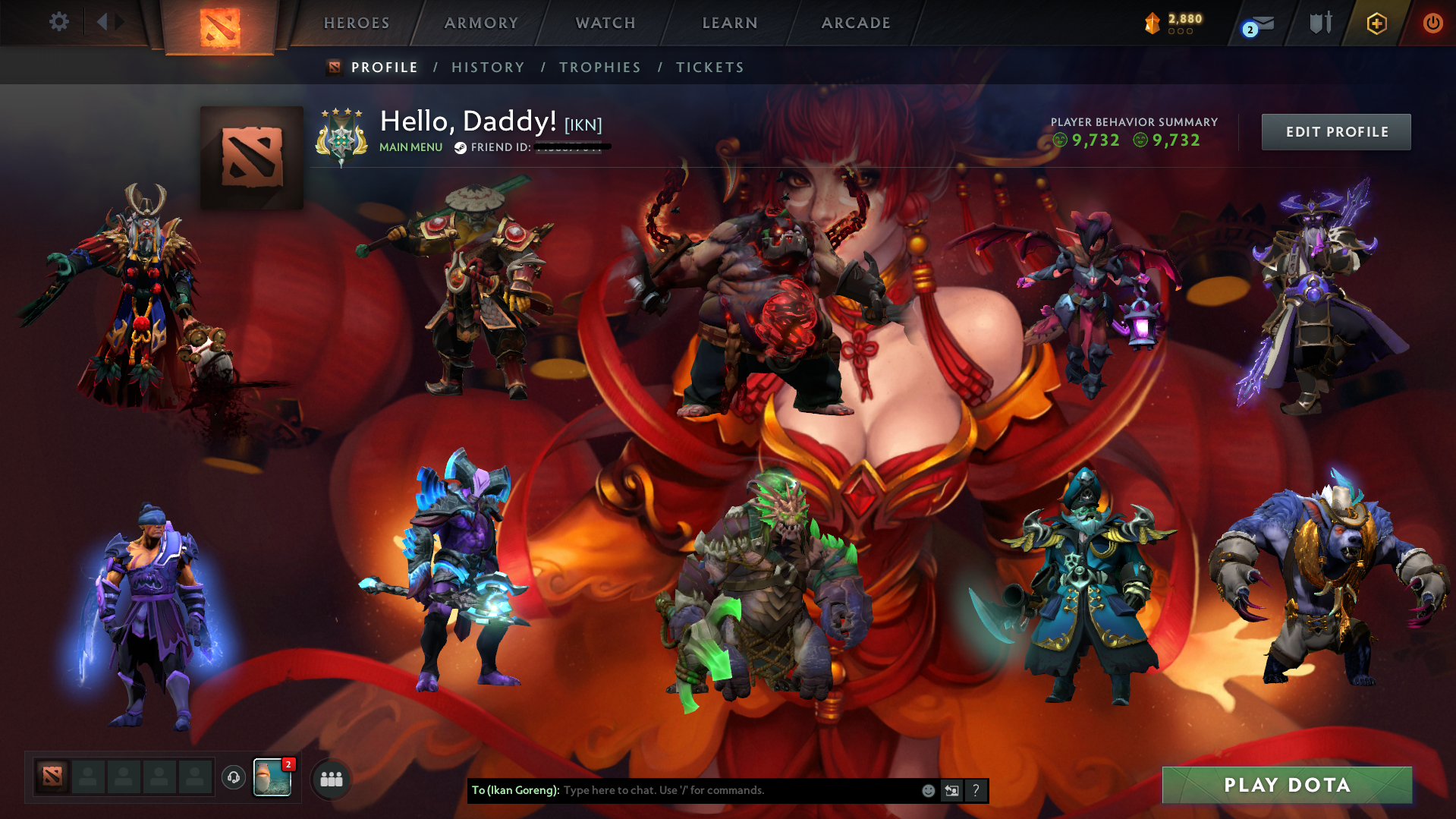
Task: Click the forward navigation arrow
Action: coord(119,22)
